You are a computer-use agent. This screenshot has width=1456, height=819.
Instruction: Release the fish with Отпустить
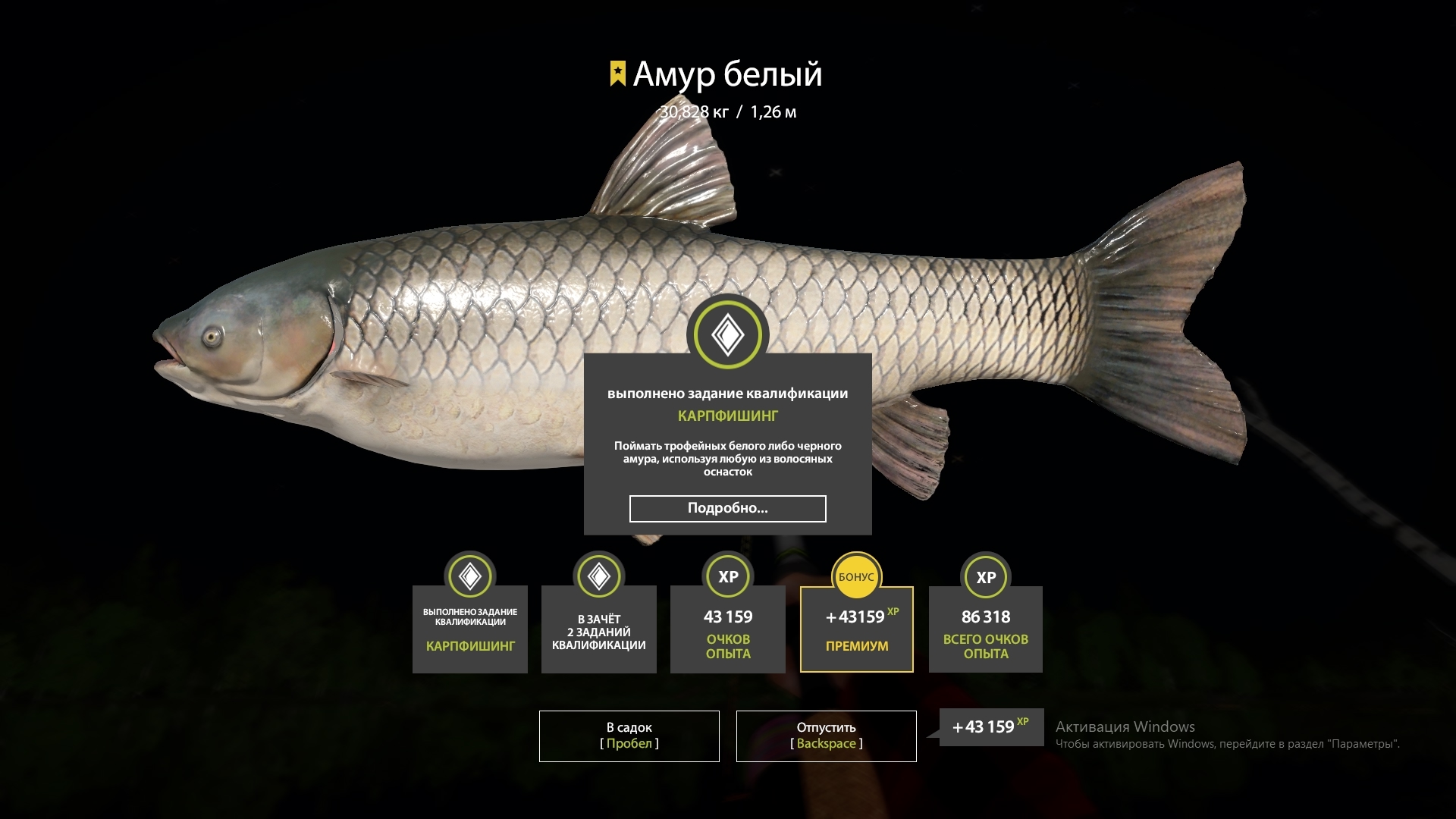[826, 736]
